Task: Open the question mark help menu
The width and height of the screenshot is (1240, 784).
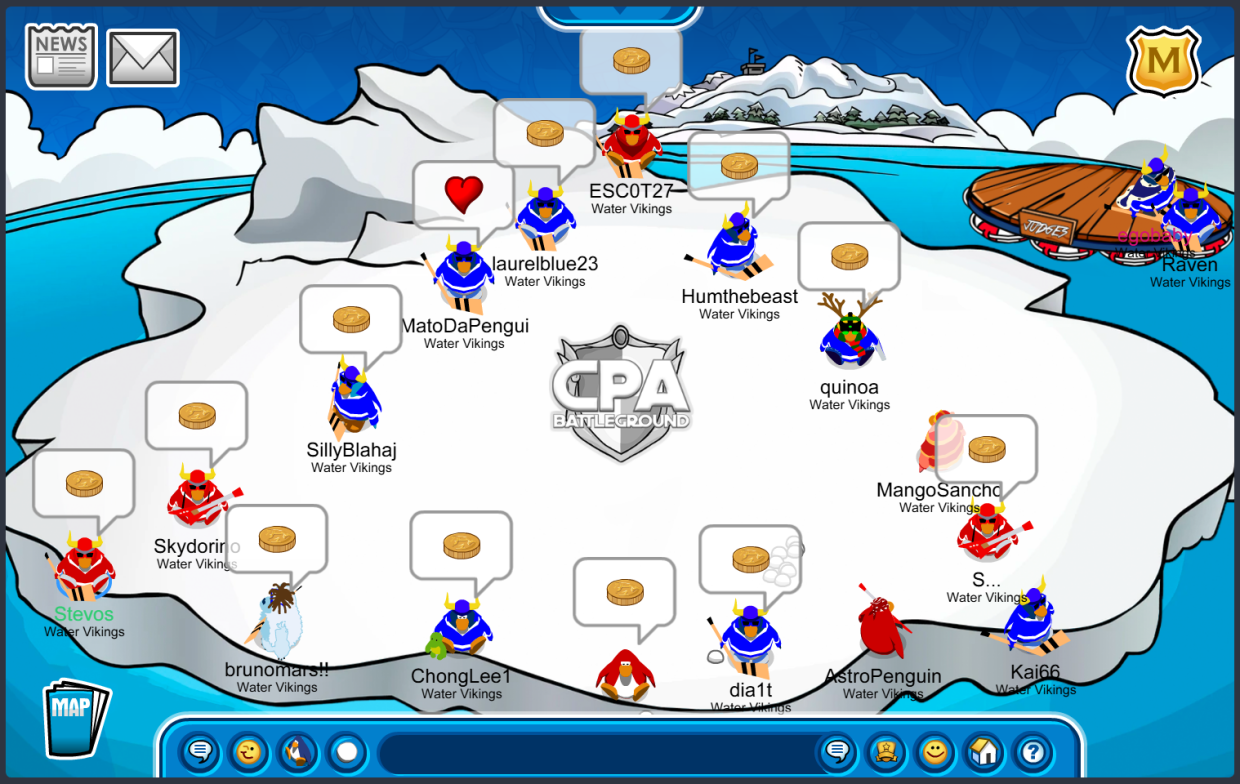Action: tap(1033, 751)
